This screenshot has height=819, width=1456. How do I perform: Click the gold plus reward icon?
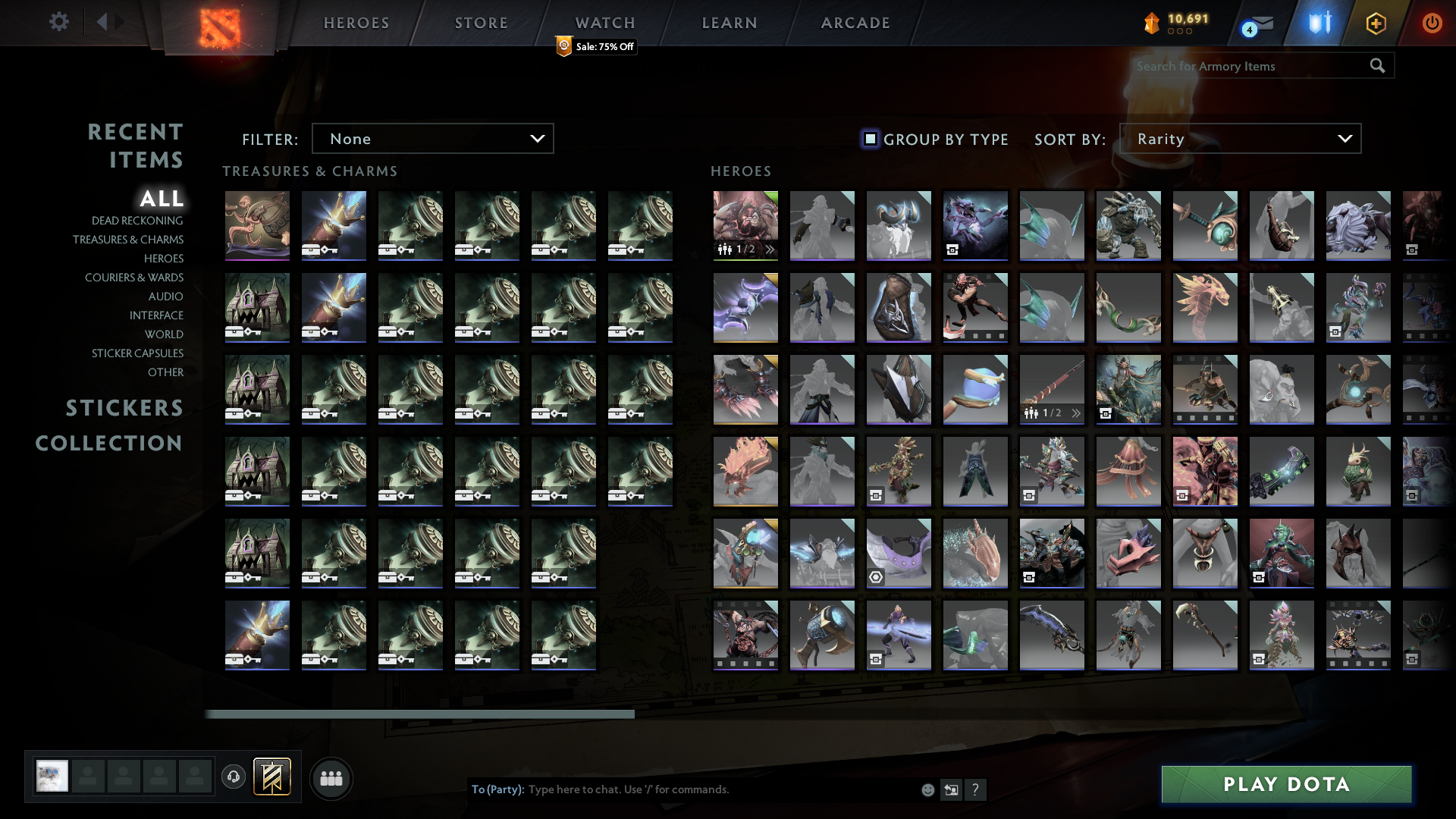[x=1376, y=23]
